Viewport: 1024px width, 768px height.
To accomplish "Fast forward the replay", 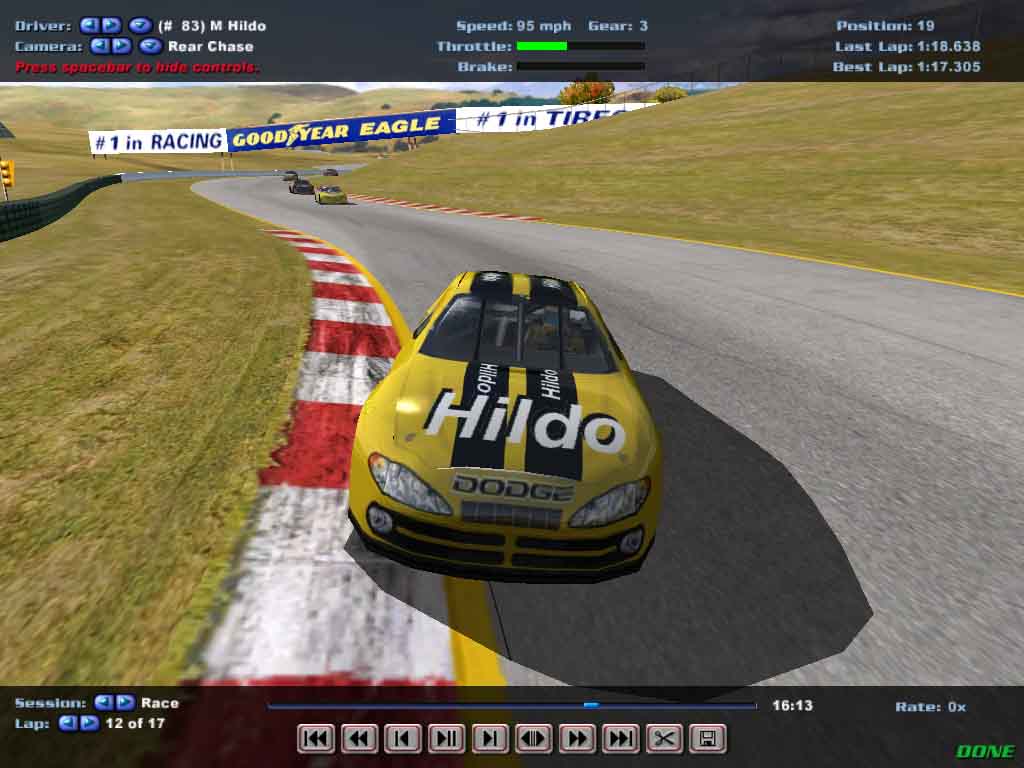I will tap(577, 739).
